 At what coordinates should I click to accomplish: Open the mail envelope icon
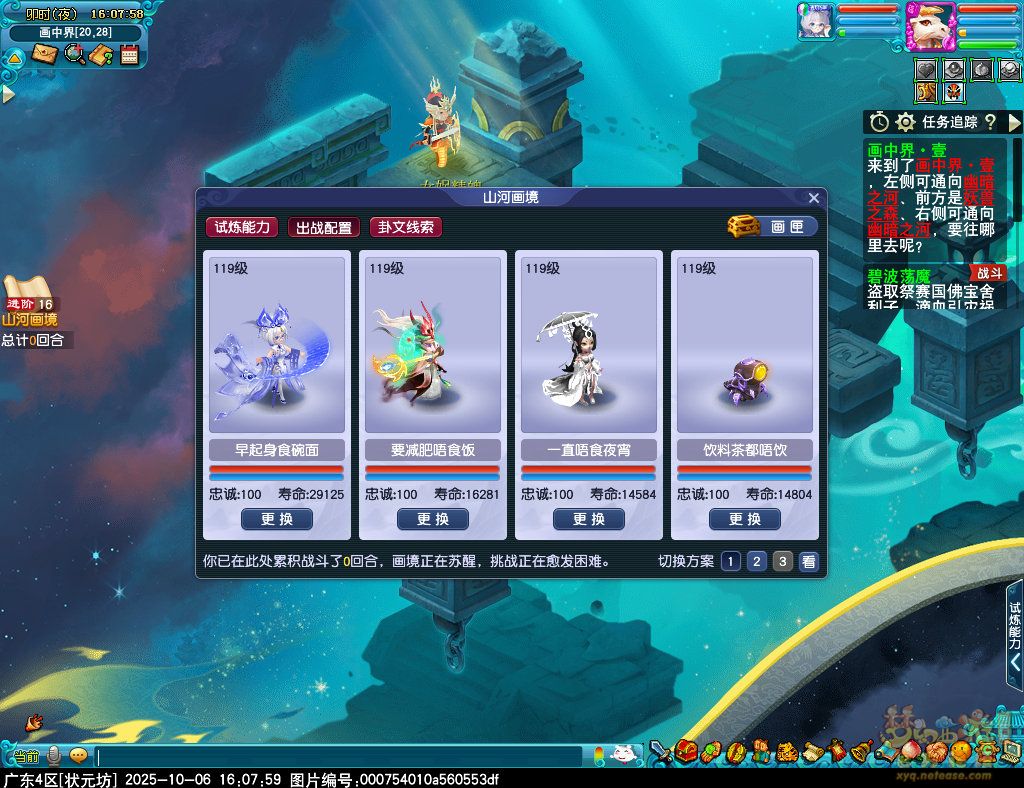click(45, 54)
